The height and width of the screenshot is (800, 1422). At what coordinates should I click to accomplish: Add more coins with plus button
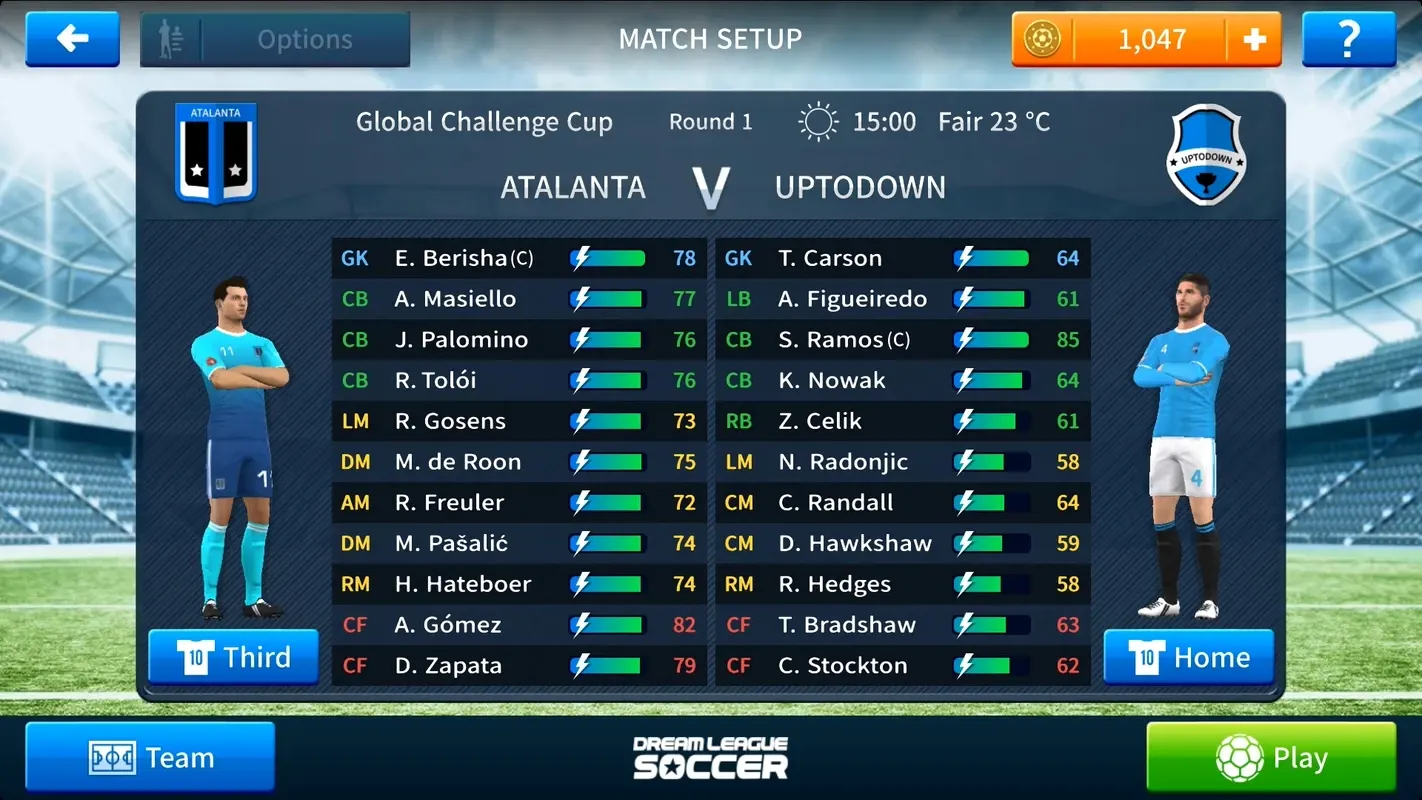pos(1254,40)
